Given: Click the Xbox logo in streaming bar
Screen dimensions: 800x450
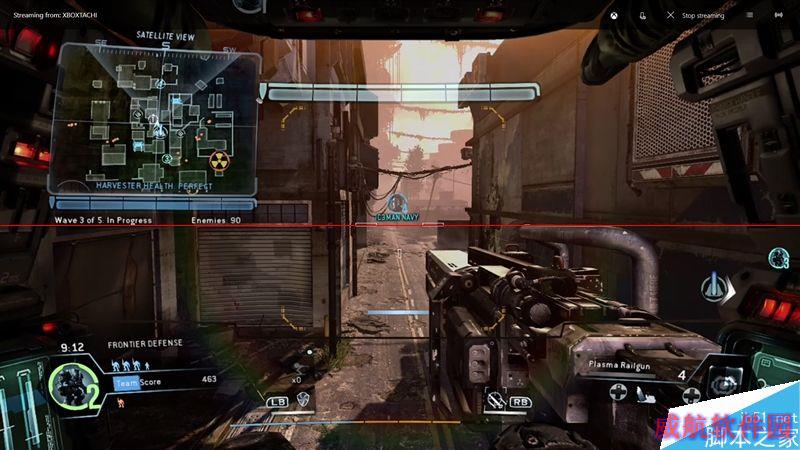Looking at the screenshot, I should coord(613,15).
